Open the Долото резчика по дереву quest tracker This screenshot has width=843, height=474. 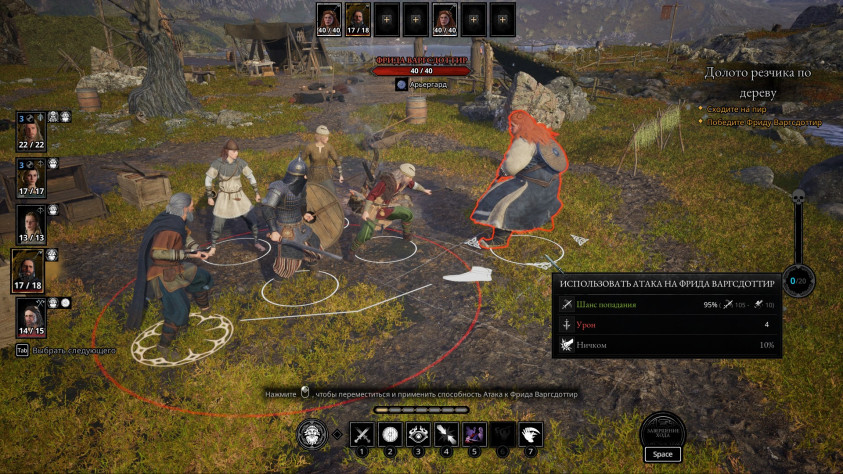pyautogui.click(x=755, y=81)
